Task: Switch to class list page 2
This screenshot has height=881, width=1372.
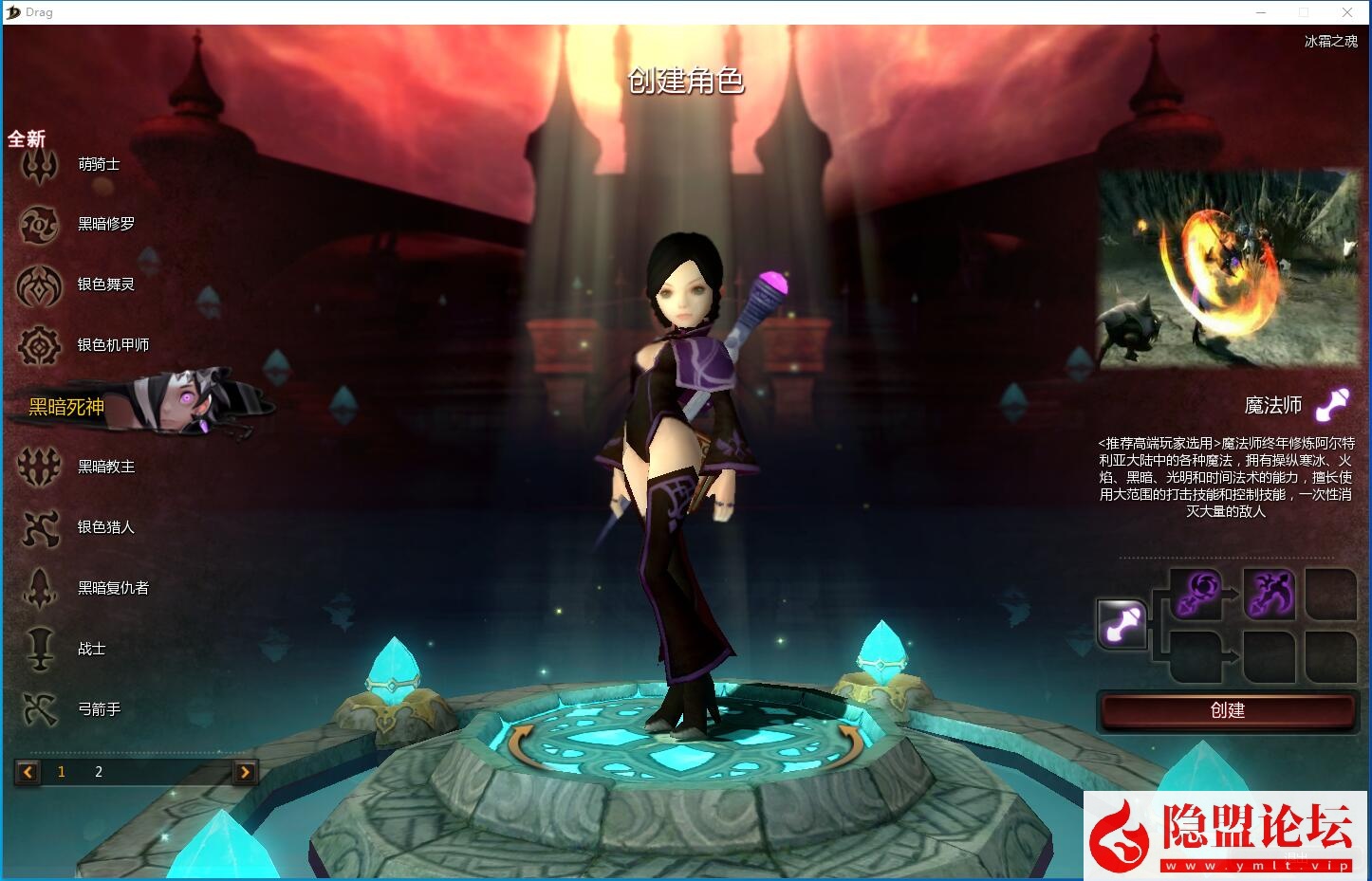Action: (99, 772)
